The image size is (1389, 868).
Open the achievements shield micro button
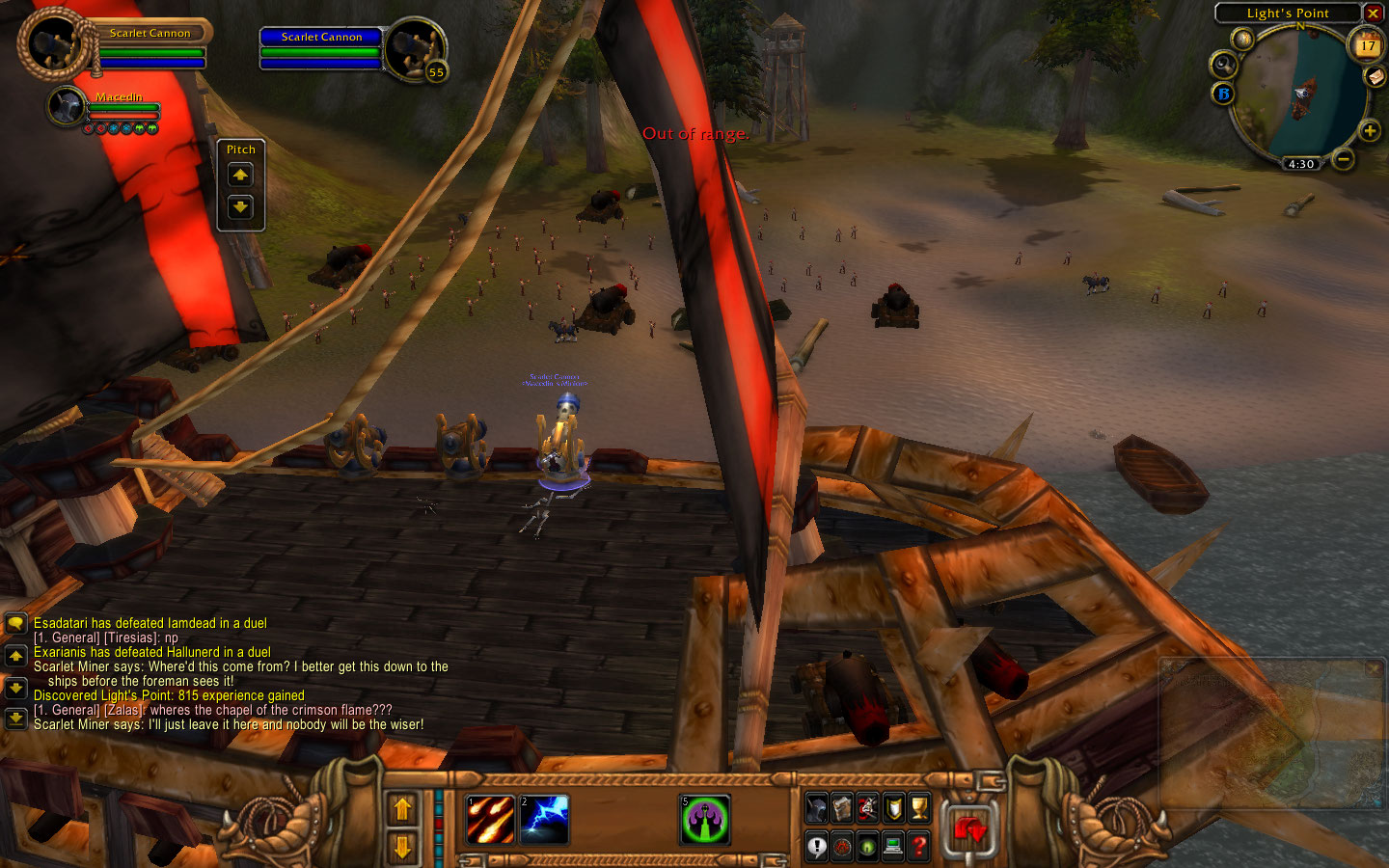(x=894, y=808)
